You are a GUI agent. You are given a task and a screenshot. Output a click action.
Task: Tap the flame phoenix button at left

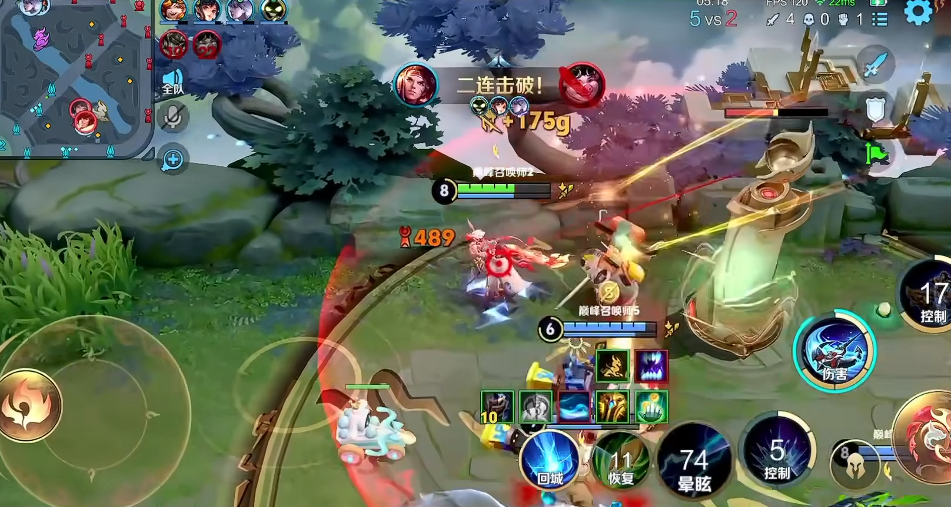[x=29, y=405]
